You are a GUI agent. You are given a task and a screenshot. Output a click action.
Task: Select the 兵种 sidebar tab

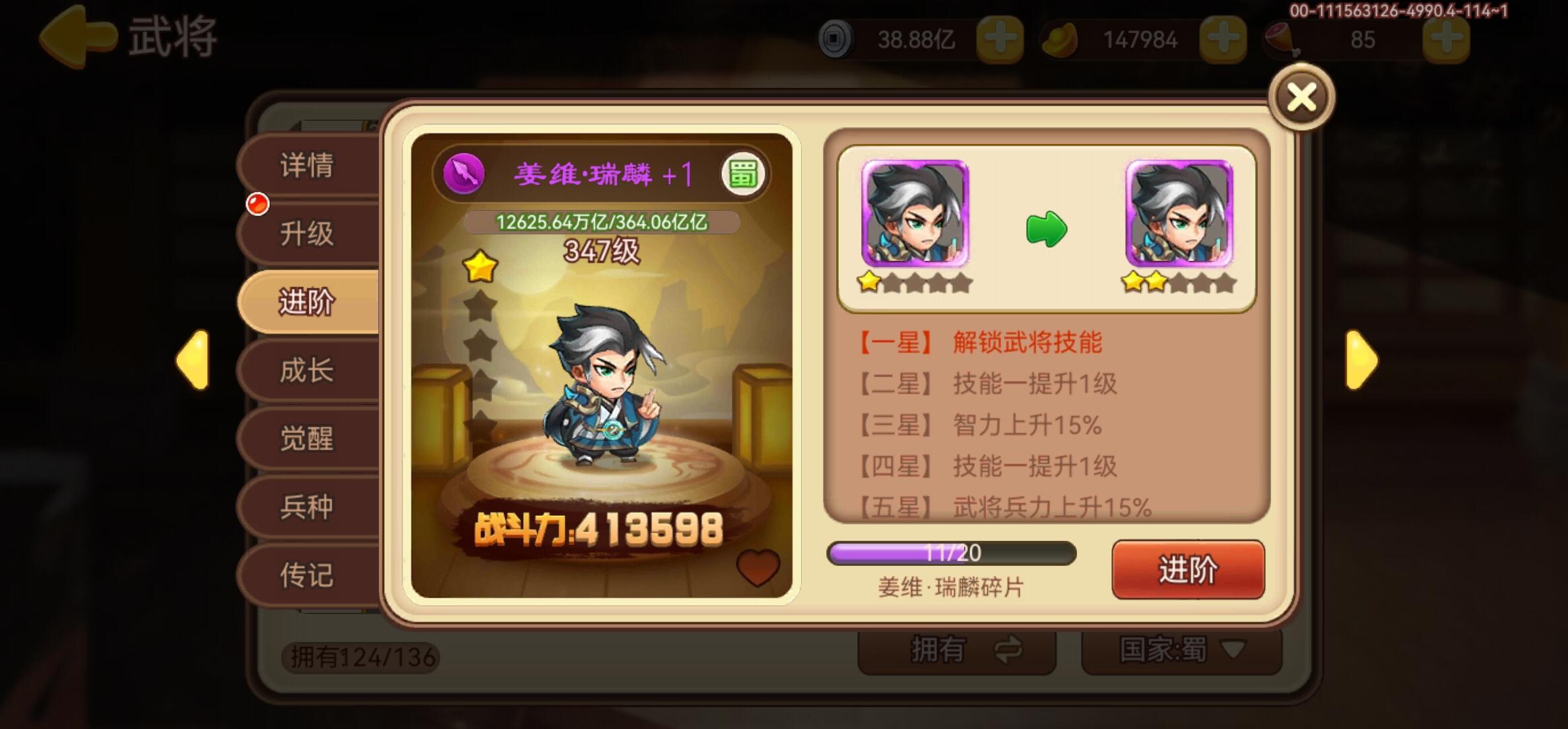point(308,507)
